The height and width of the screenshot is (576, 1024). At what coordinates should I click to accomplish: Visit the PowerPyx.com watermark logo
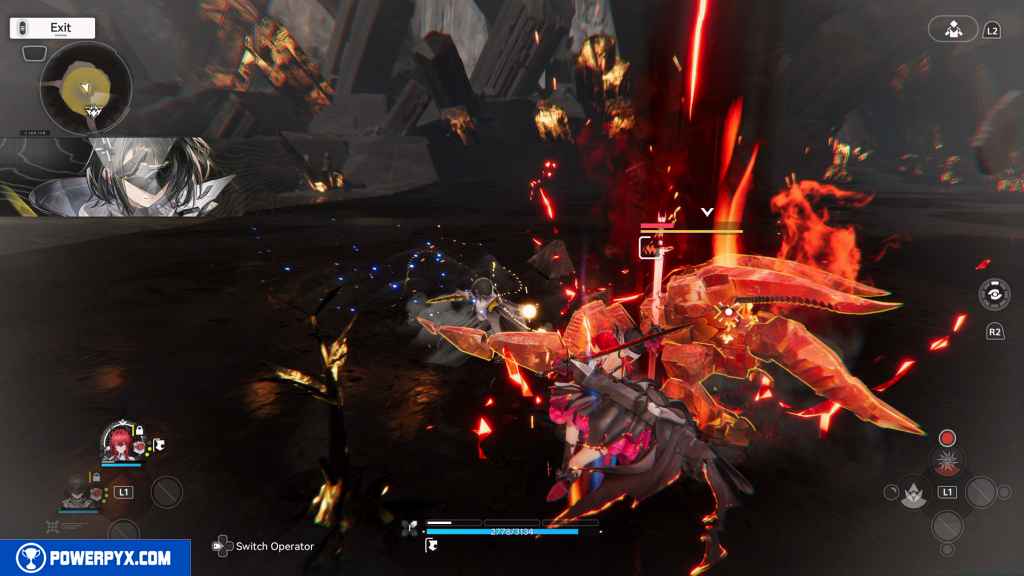(95, 558)
